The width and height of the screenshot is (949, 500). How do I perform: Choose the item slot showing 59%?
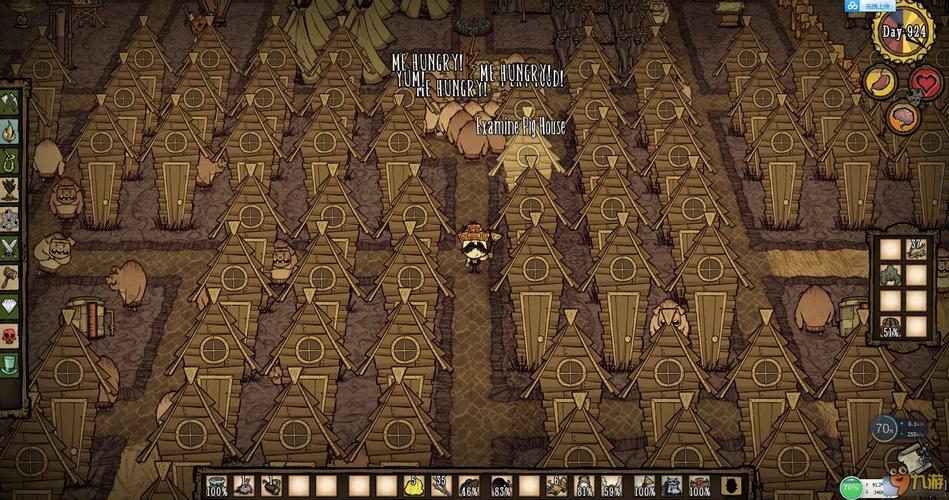click(x=613, y=485)
